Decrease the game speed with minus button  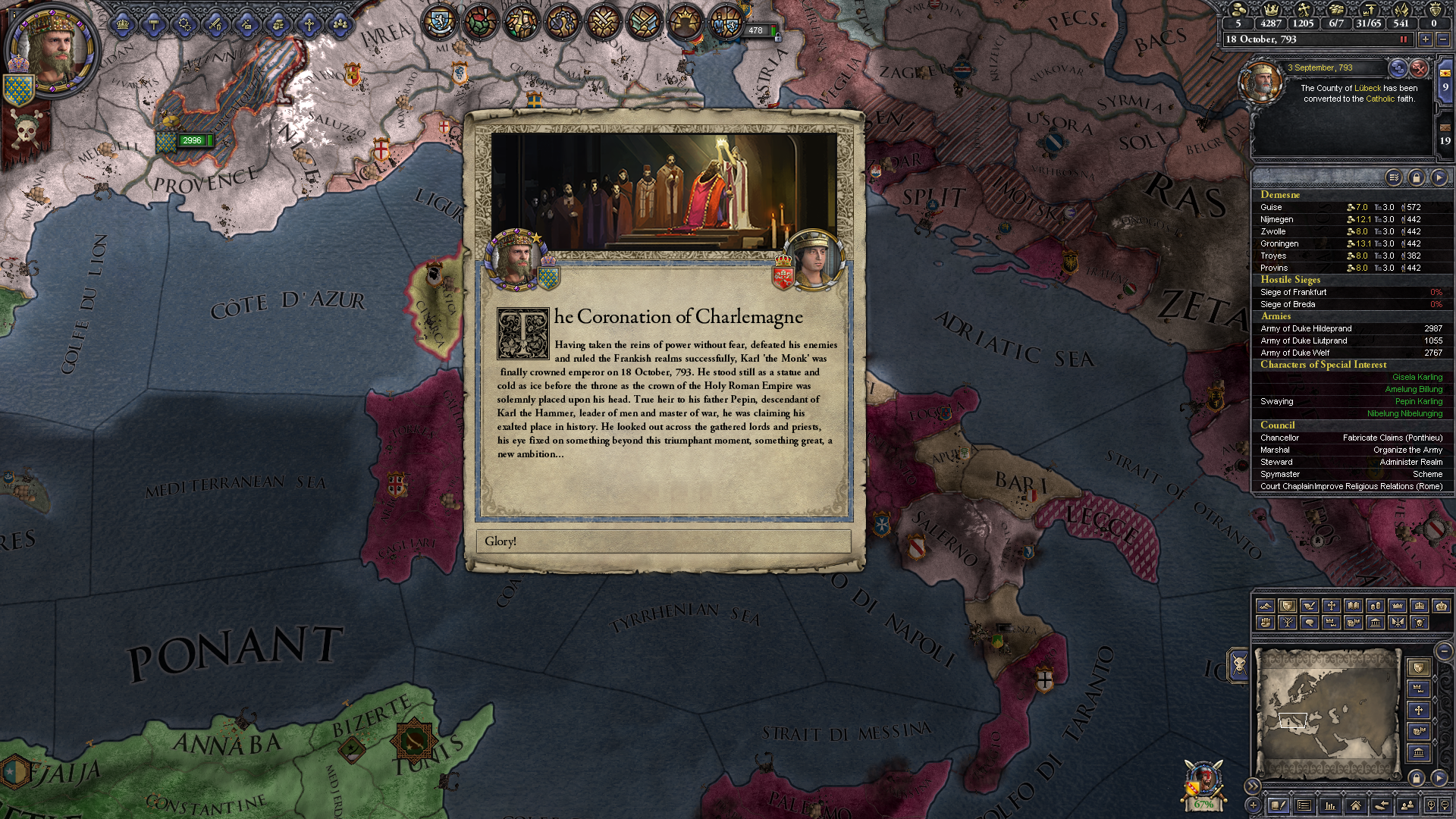coord(1443,39)
